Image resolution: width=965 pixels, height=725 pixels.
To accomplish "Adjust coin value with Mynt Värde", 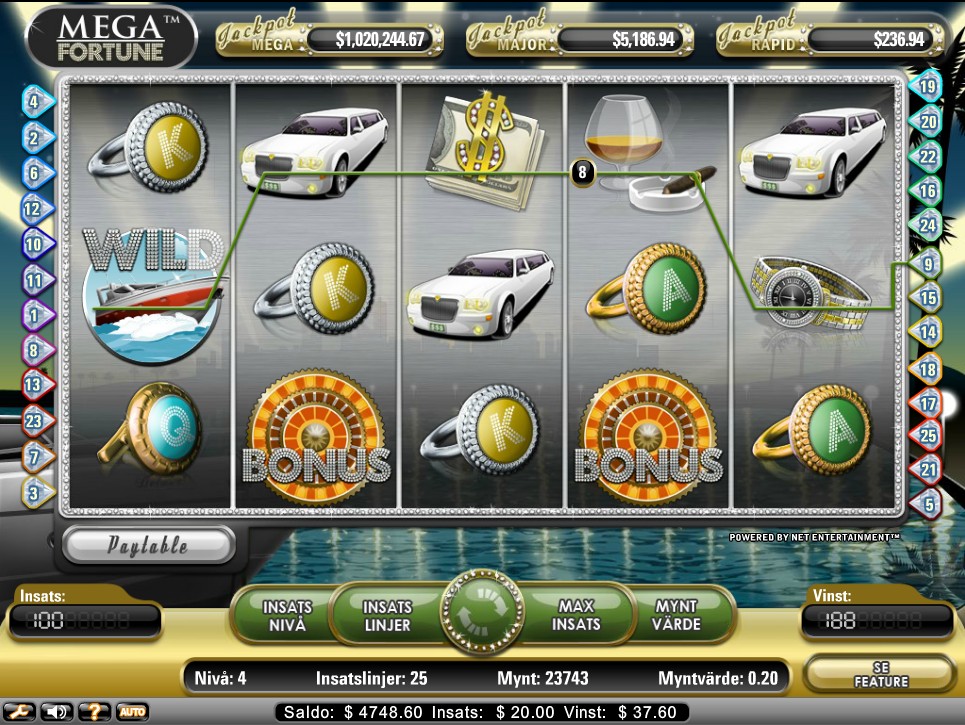I will pos(676,615).
